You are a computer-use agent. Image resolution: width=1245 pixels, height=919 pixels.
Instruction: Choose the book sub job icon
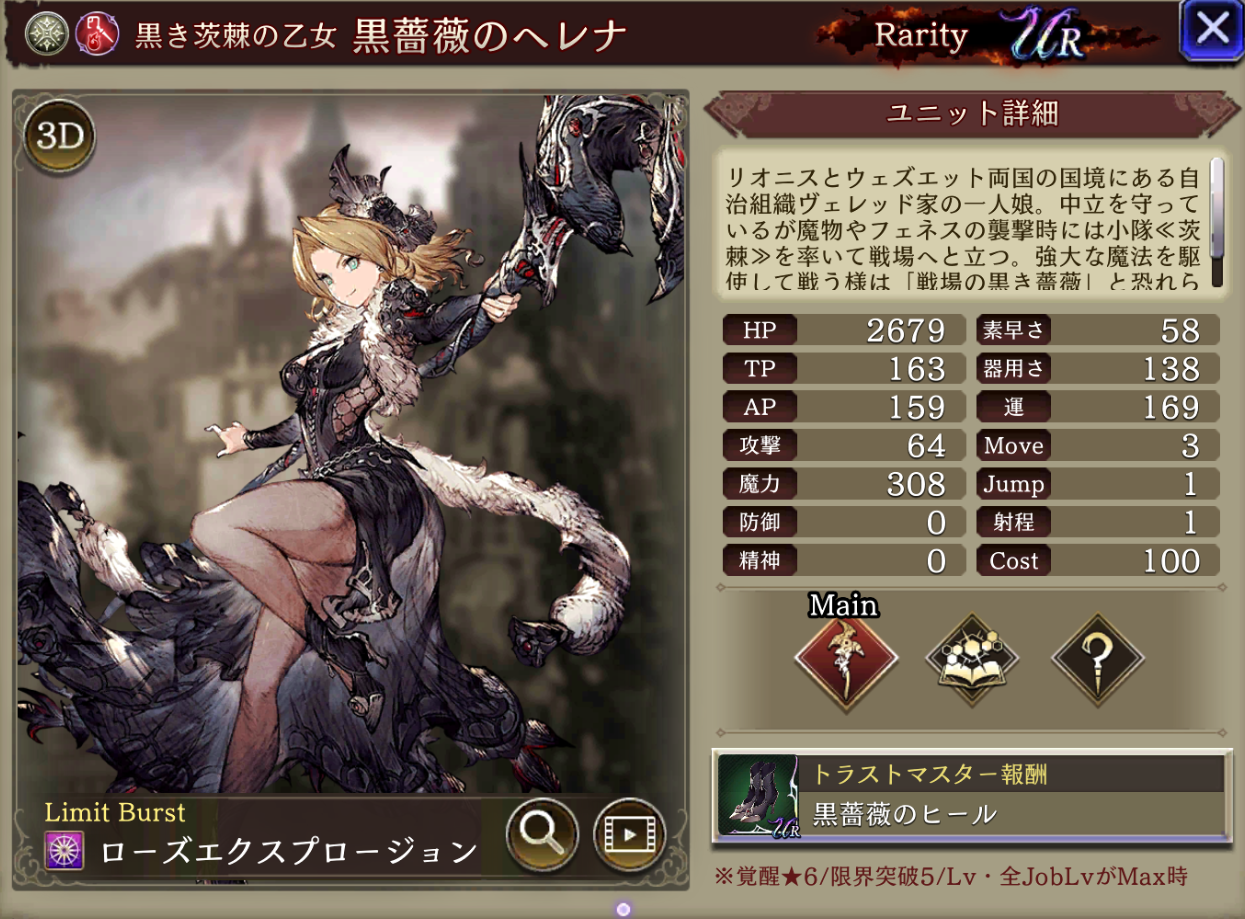tap(972, 660)
